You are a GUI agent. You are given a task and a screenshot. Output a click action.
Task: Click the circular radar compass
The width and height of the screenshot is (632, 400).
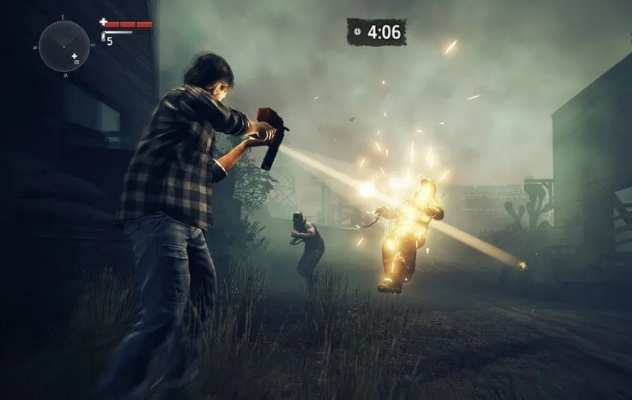coord(64,45)
